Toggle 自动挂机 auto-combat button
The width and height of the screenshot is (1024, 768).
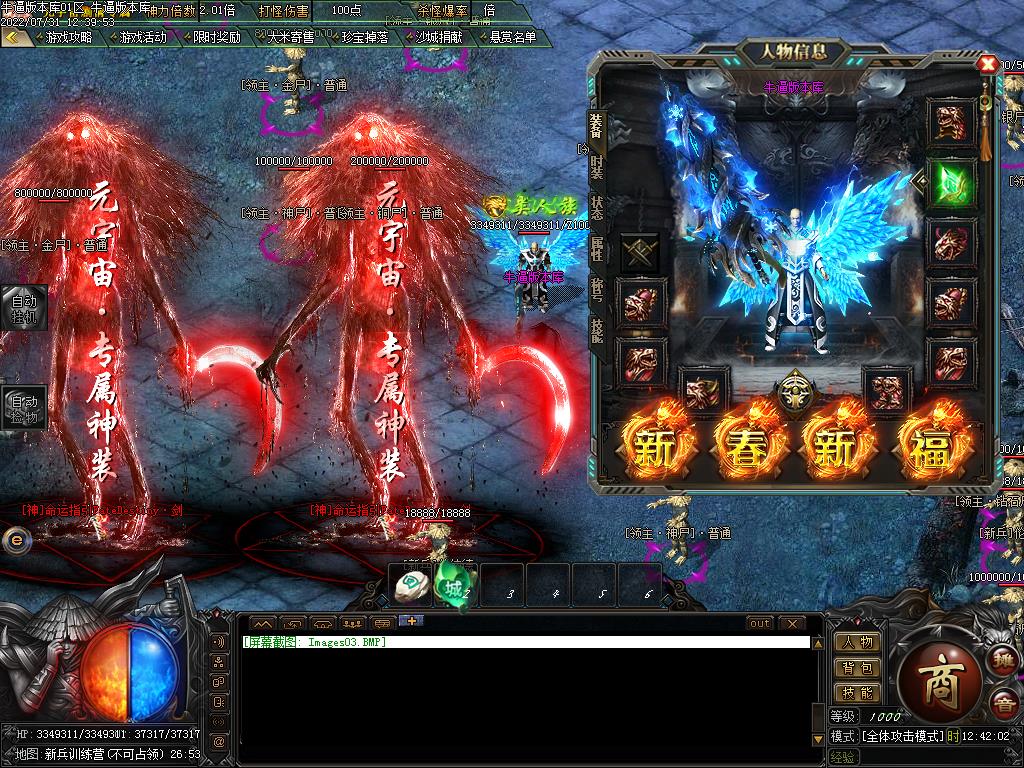click(23, 307)
